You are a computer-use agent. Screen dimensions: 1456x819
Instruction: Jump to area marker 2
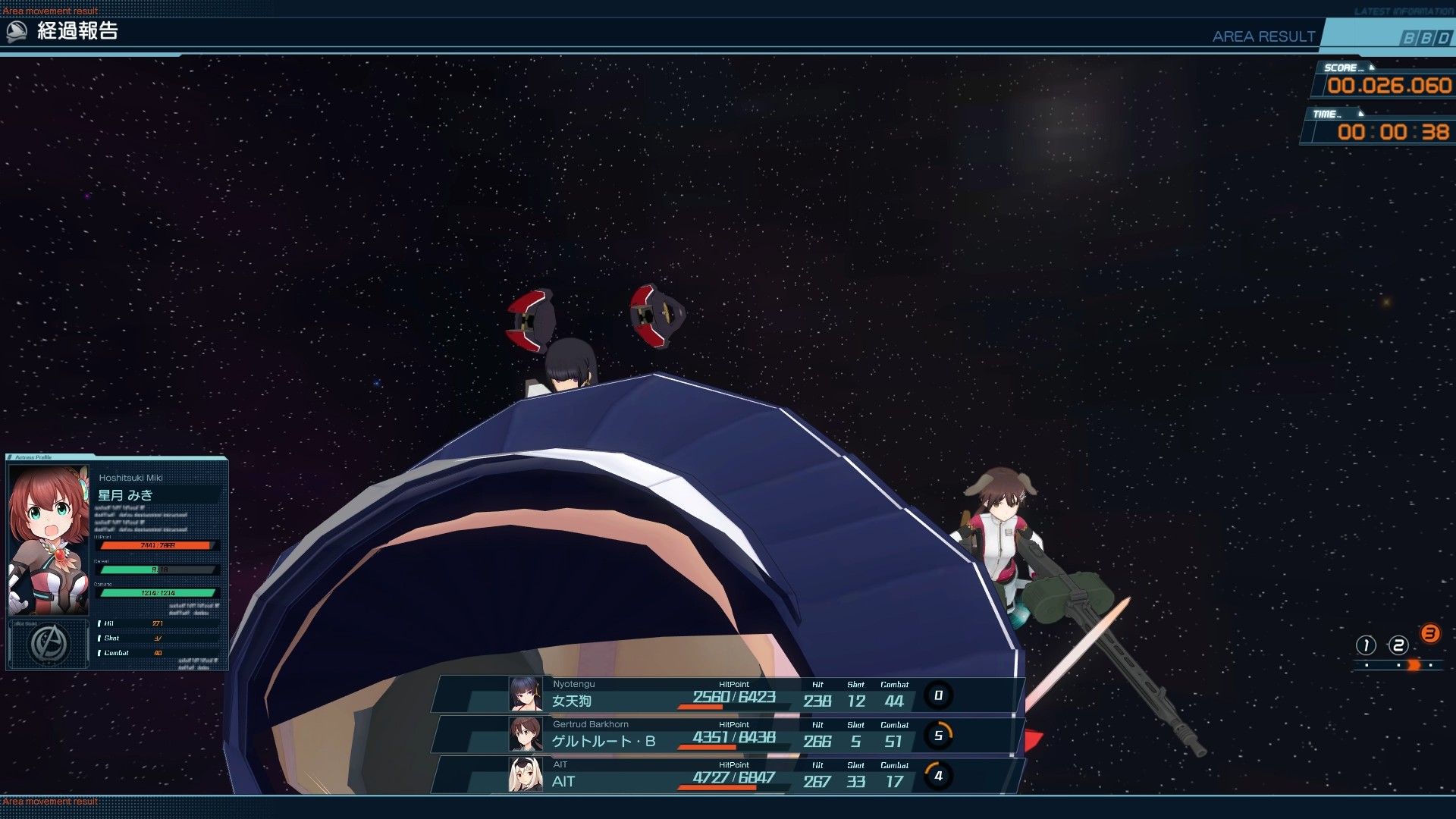point(1398,645)
